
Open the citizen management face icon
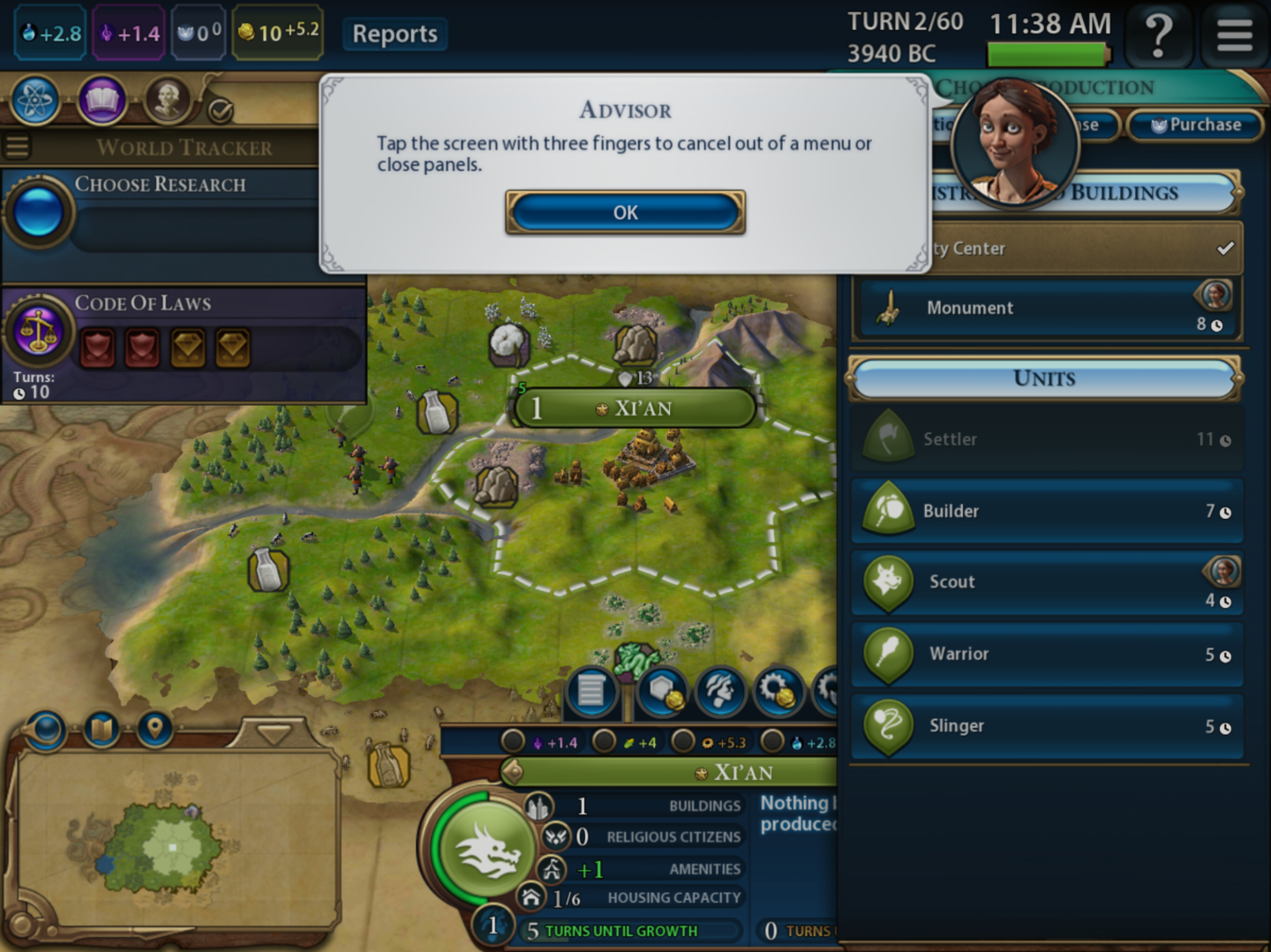[x=719, y=692]
